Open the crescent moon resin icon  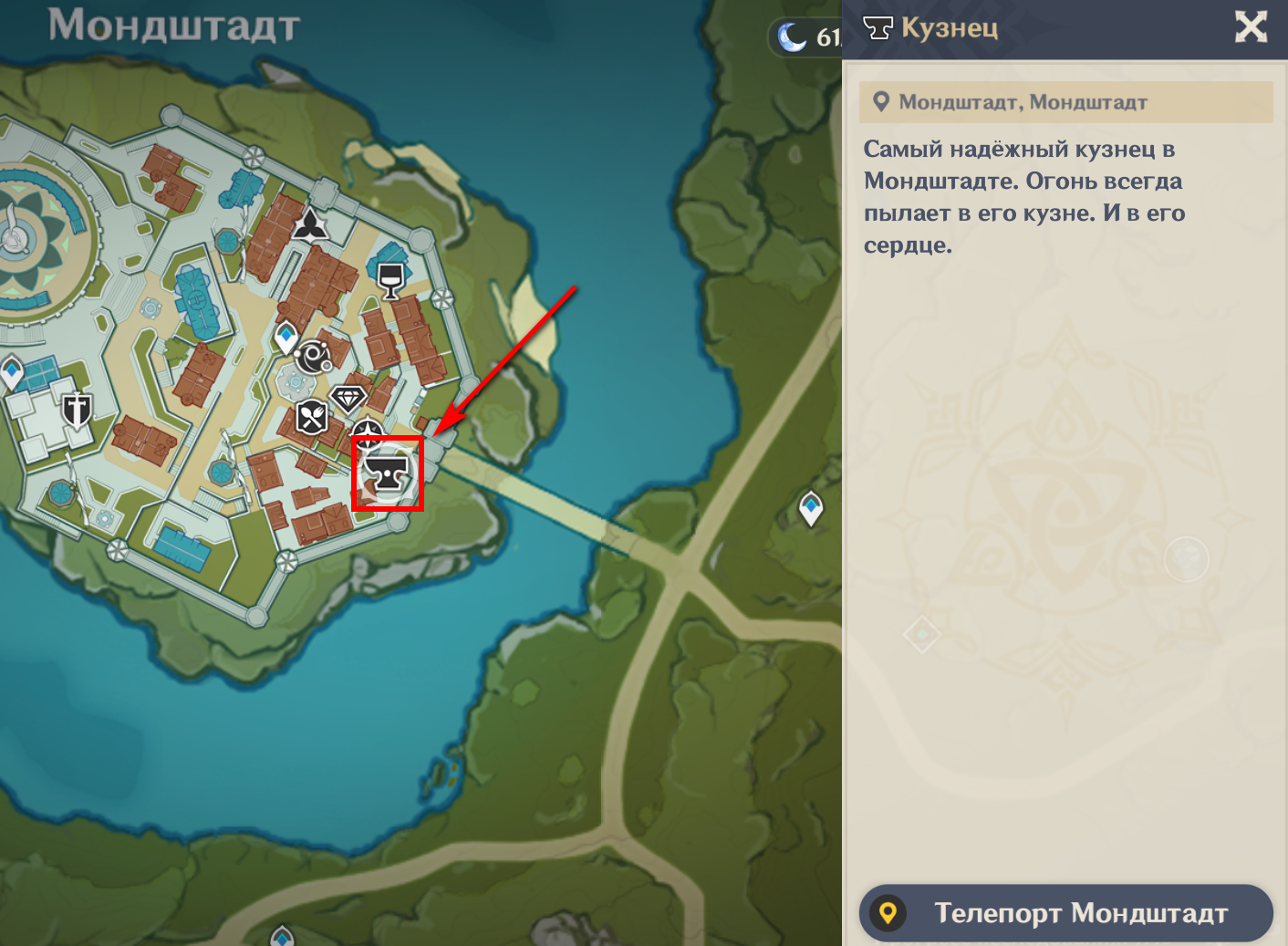792,37
